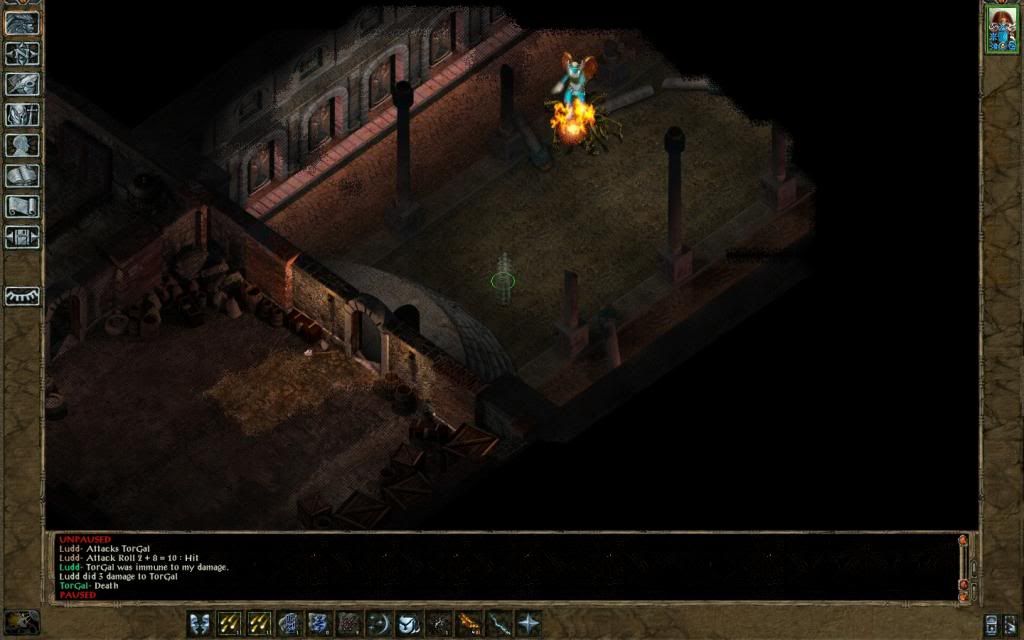Toggle the rest eye button
1024x640 pixels.
point(22,296)
